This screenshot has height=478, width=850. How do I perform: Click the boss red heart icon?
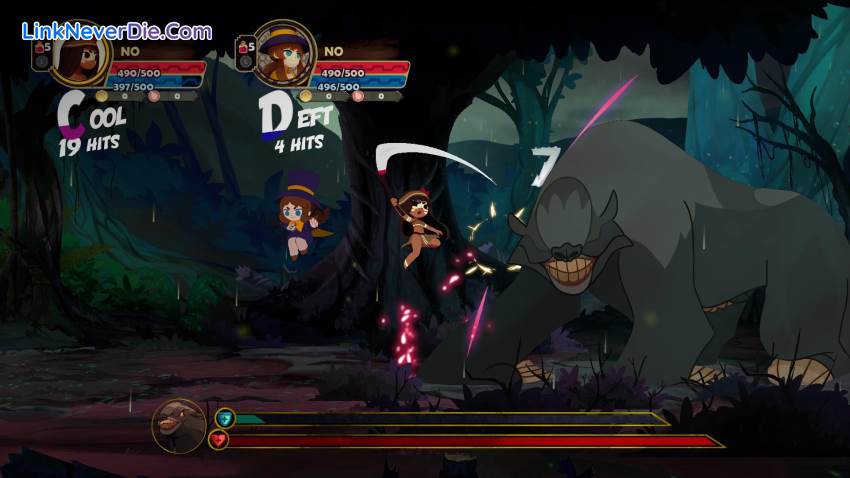[x=217, y=439]
